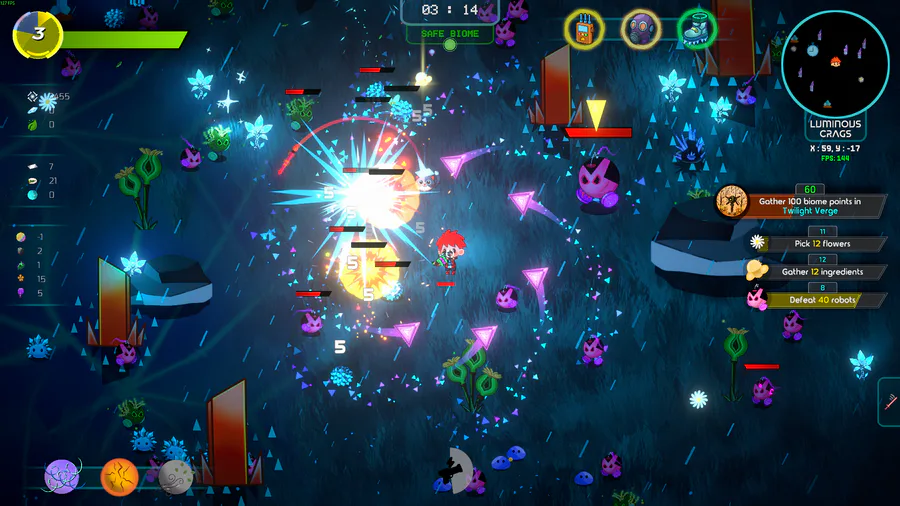
Task: Activate the cracked orange orb ability
Action: point(120,477)
